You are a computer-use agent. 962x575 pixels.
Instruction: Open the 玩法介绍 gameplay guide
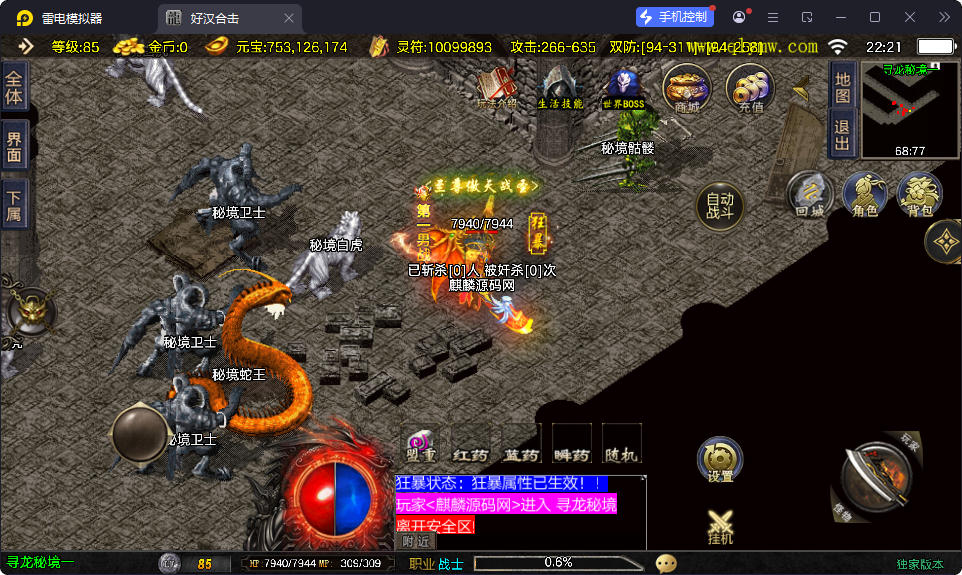(496, 88)
